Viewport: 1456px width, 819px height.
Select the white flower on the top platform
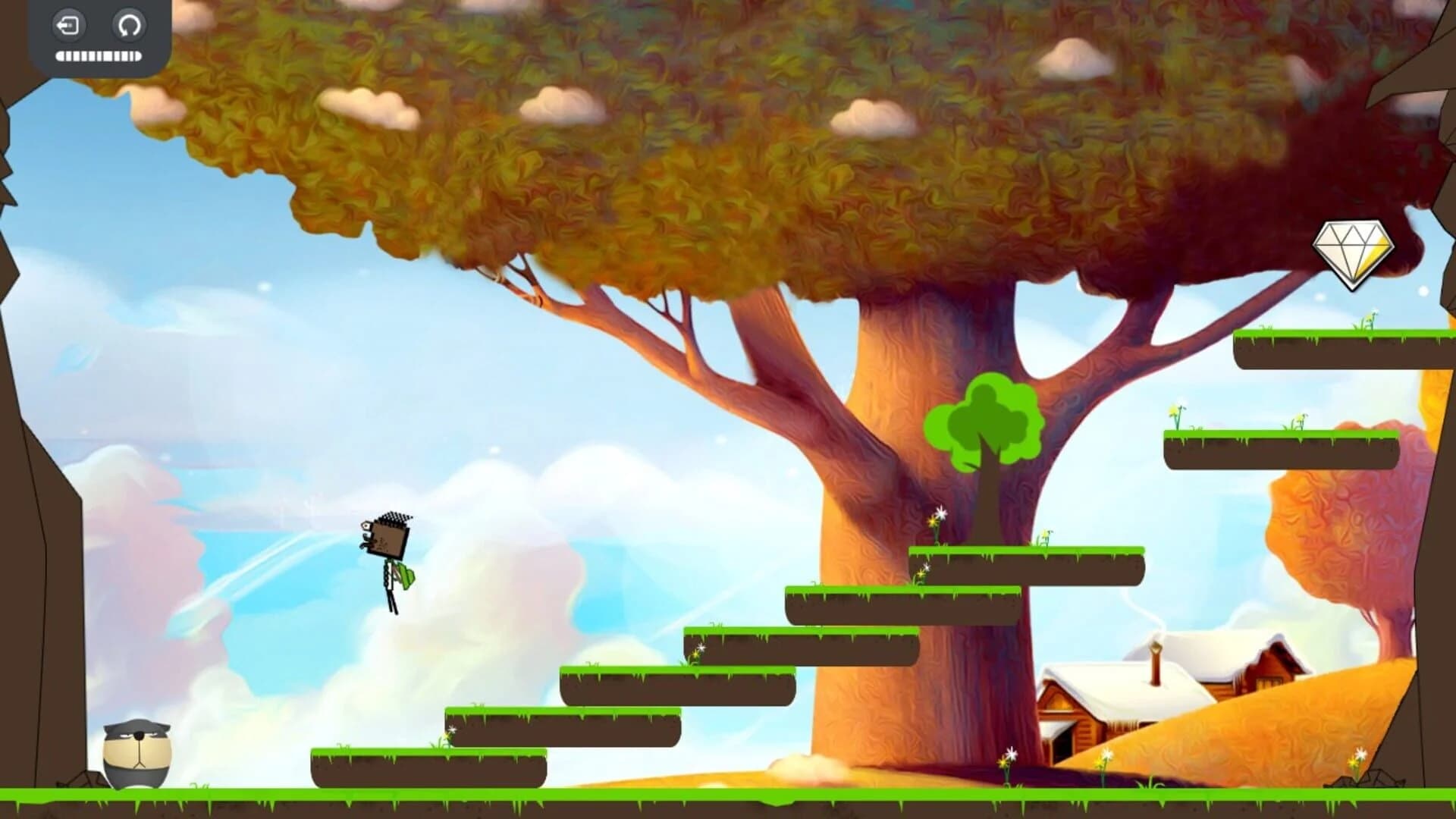coord(1373,315)
